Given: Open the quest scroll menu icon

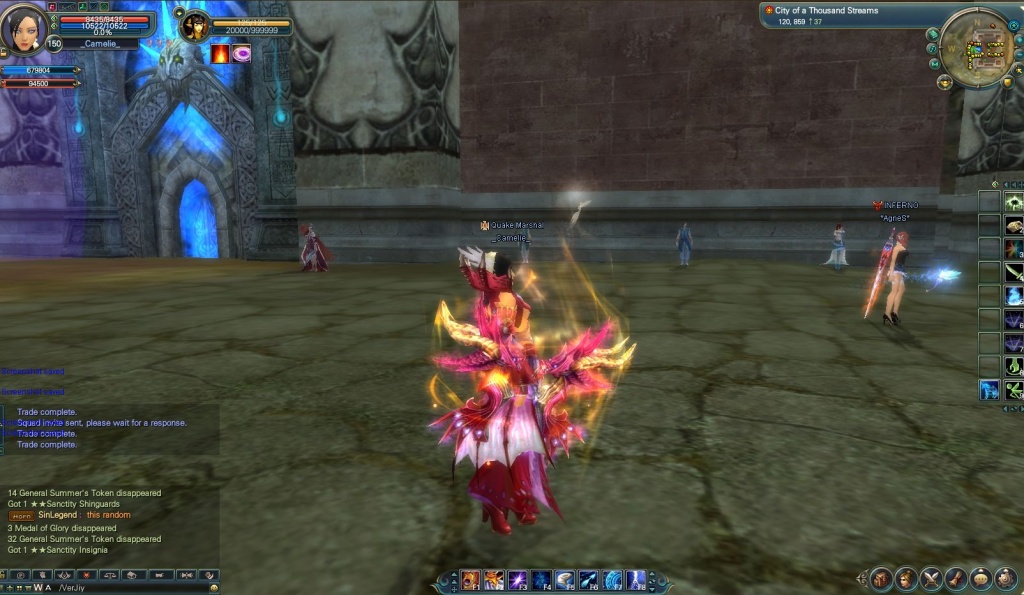Looking at the screenshot, I should (955, 578).
